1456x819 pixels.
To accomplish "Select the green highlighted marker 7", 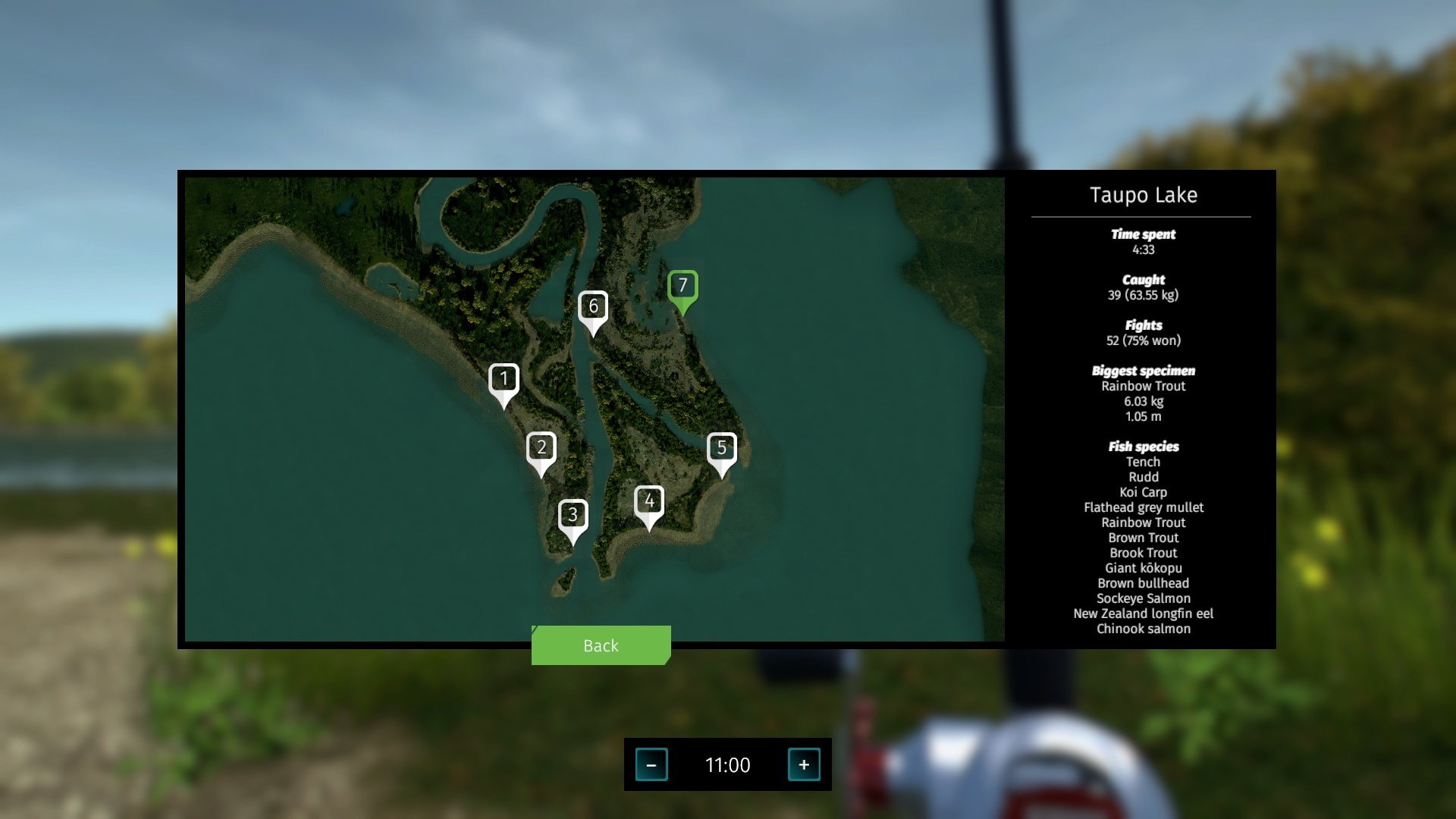I will click(682, 286).
